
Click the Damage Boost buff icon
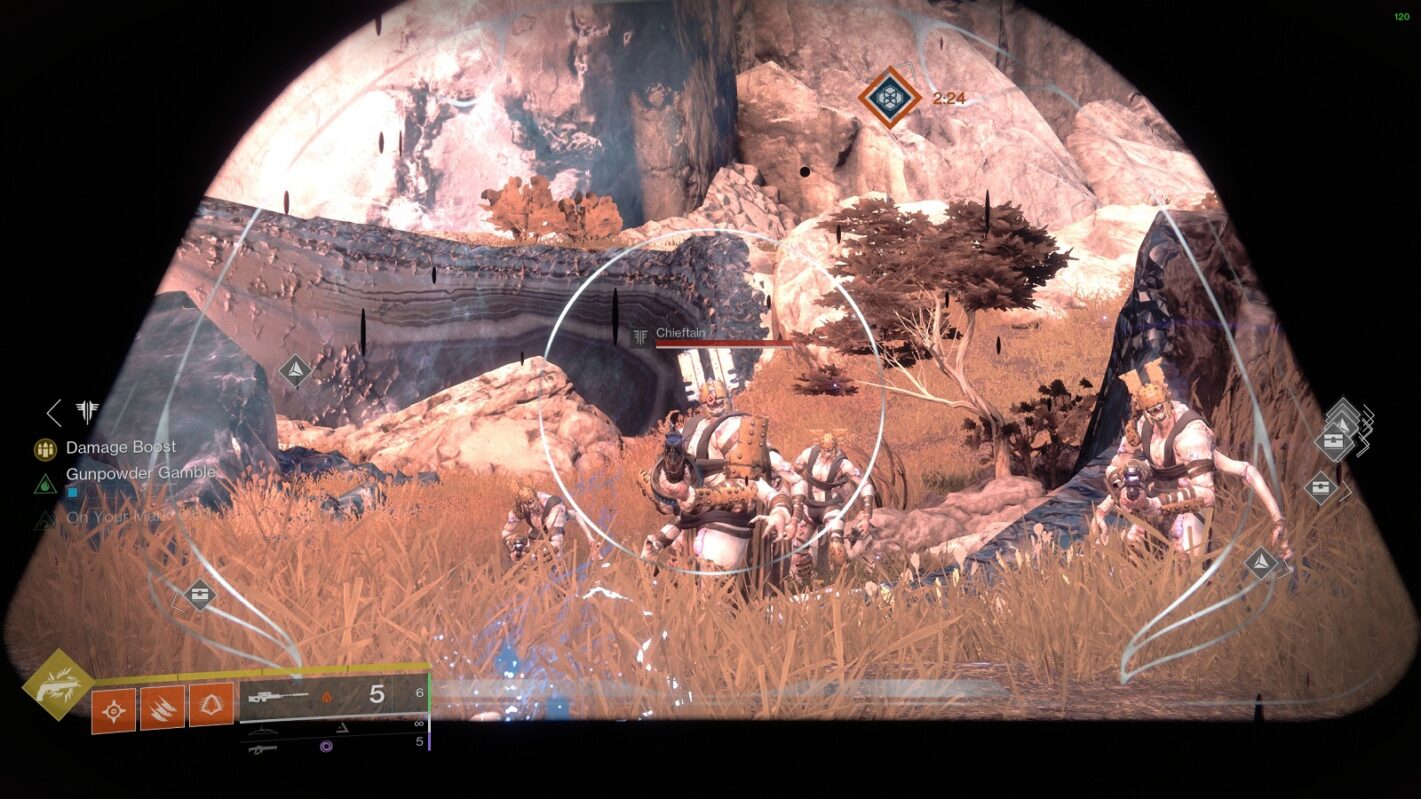45,448
